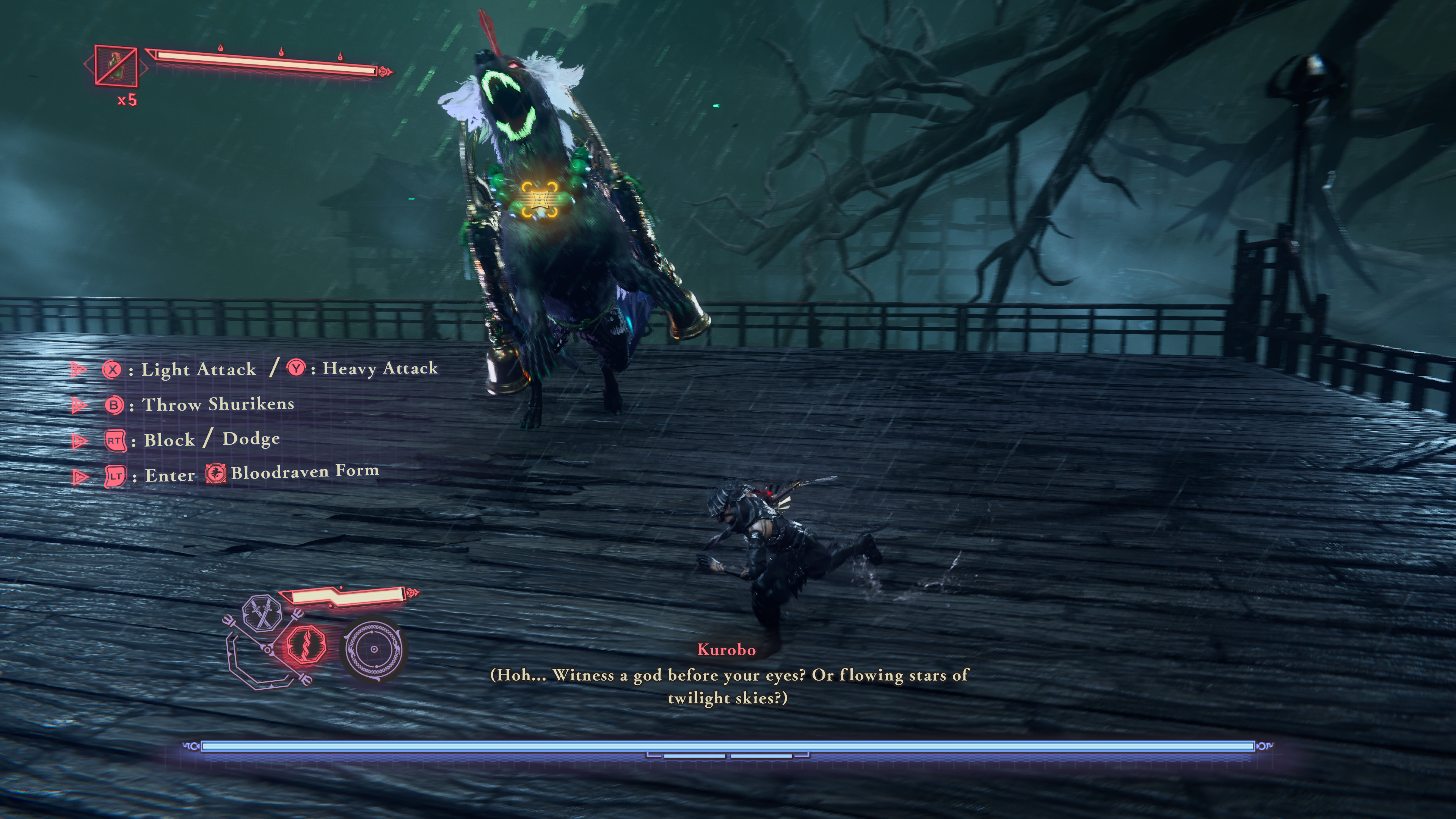Select the green potion bottle item slot
This screenshot has height=819, width=1456.
coord(116,66)
